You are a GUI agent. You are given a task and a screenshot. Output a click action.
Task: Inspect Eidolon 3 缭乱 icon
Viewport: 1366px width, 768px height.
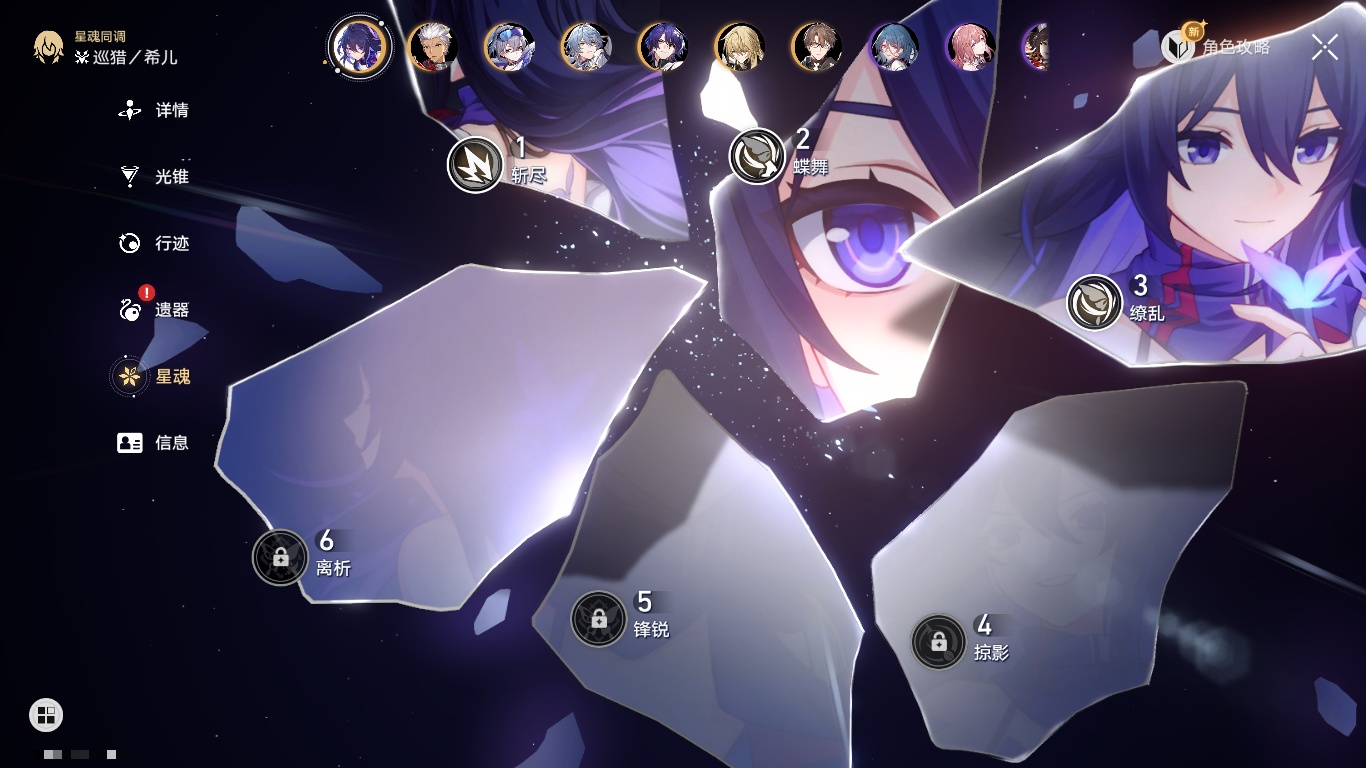click(1094, 302)
